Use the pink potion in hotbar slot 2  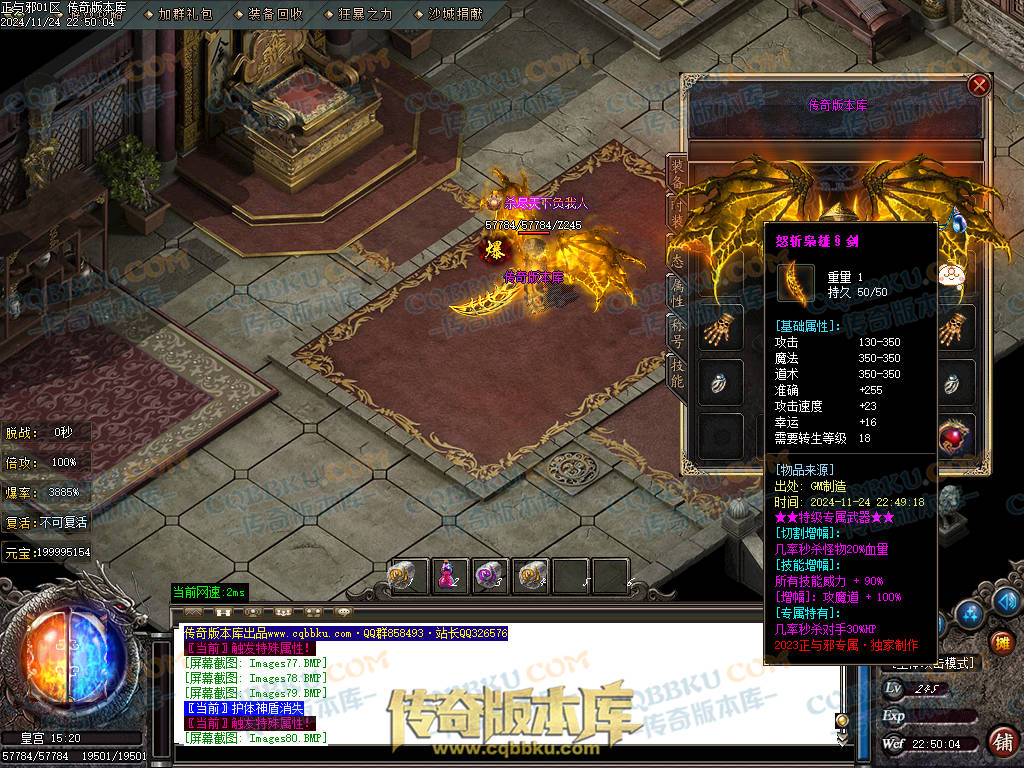point(445,576)
